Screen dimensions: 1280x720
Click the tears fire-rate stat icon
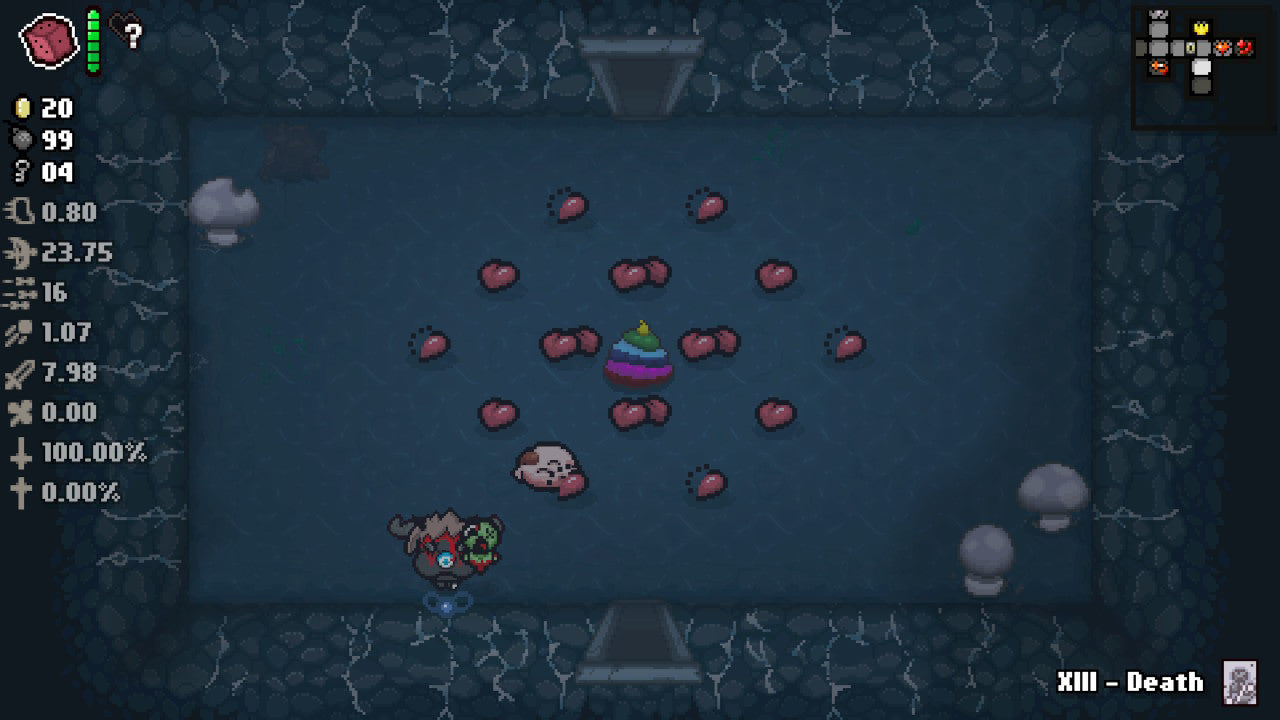coord(20,252)
